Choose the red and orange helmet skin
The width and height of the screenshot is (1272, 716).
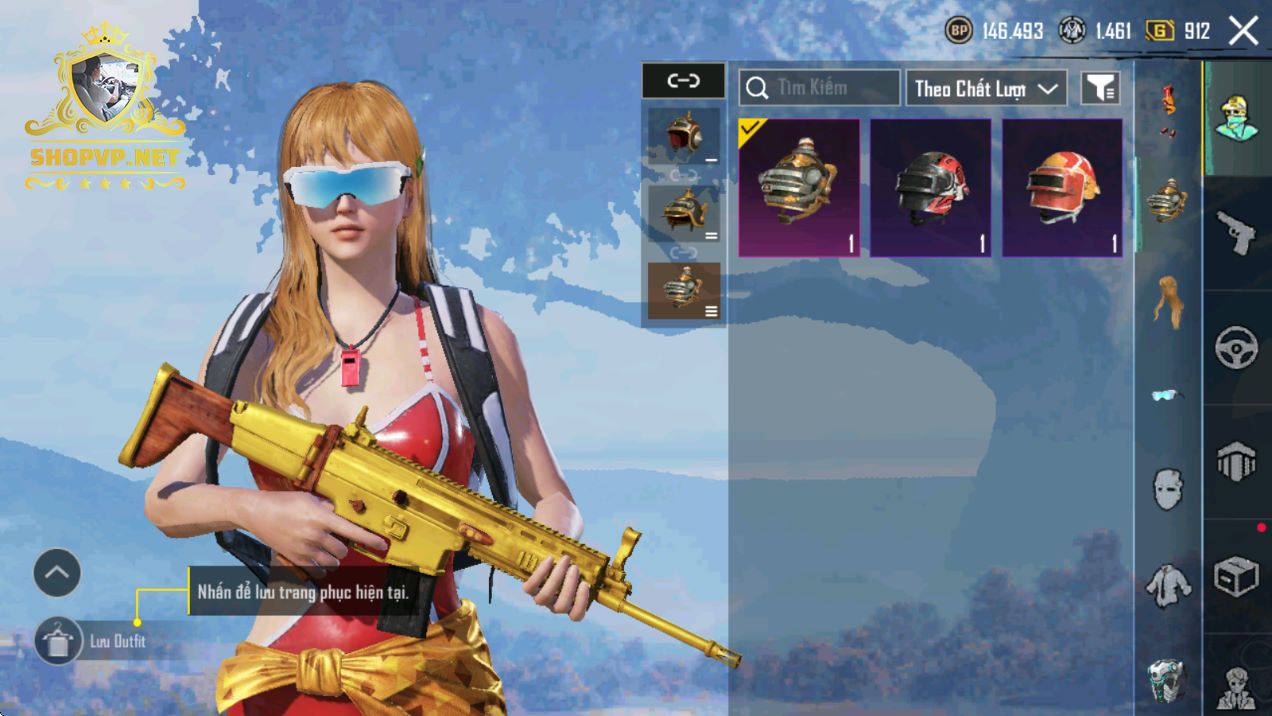(1062, 188)
